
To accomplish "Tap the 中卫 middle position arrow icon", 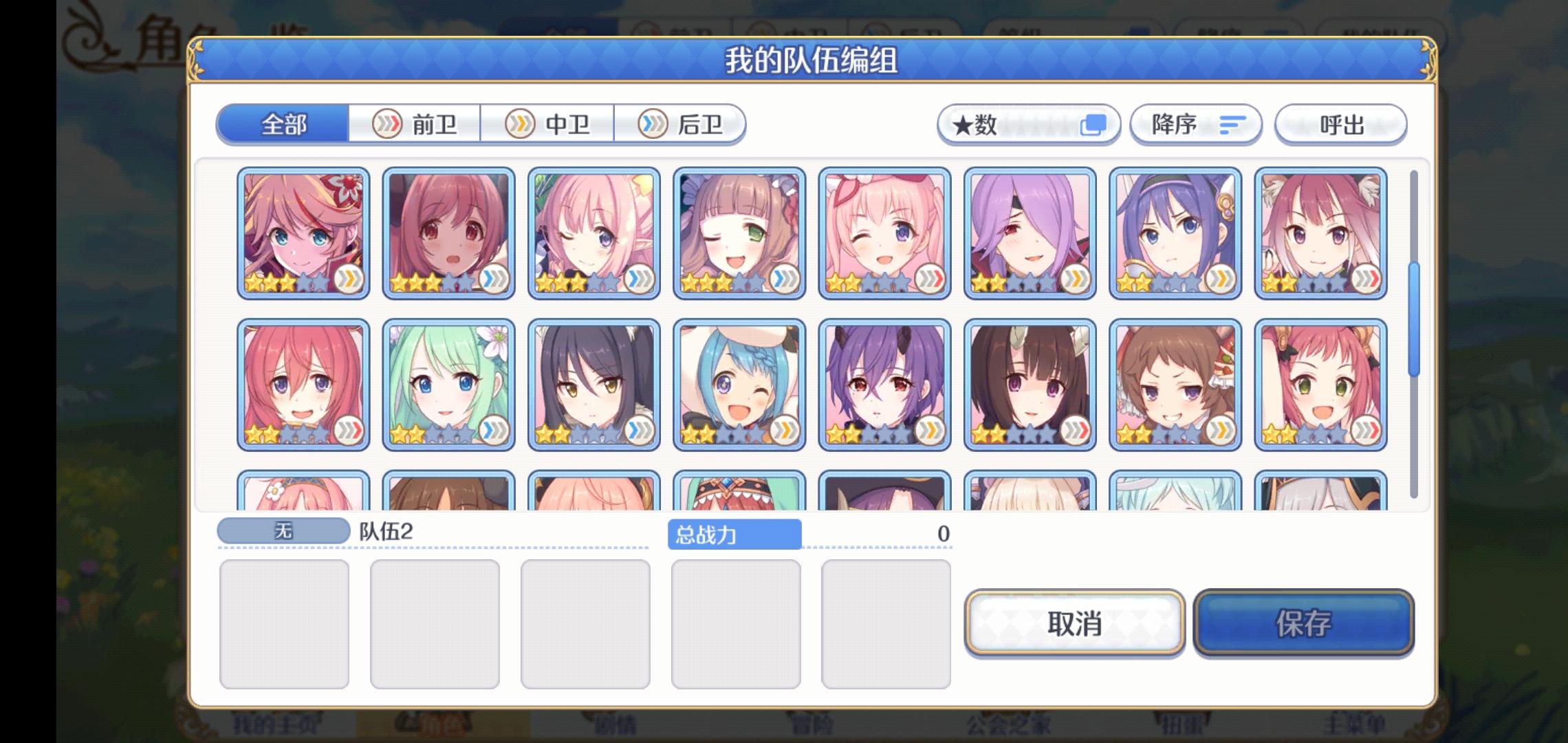I will click(521, 125).
